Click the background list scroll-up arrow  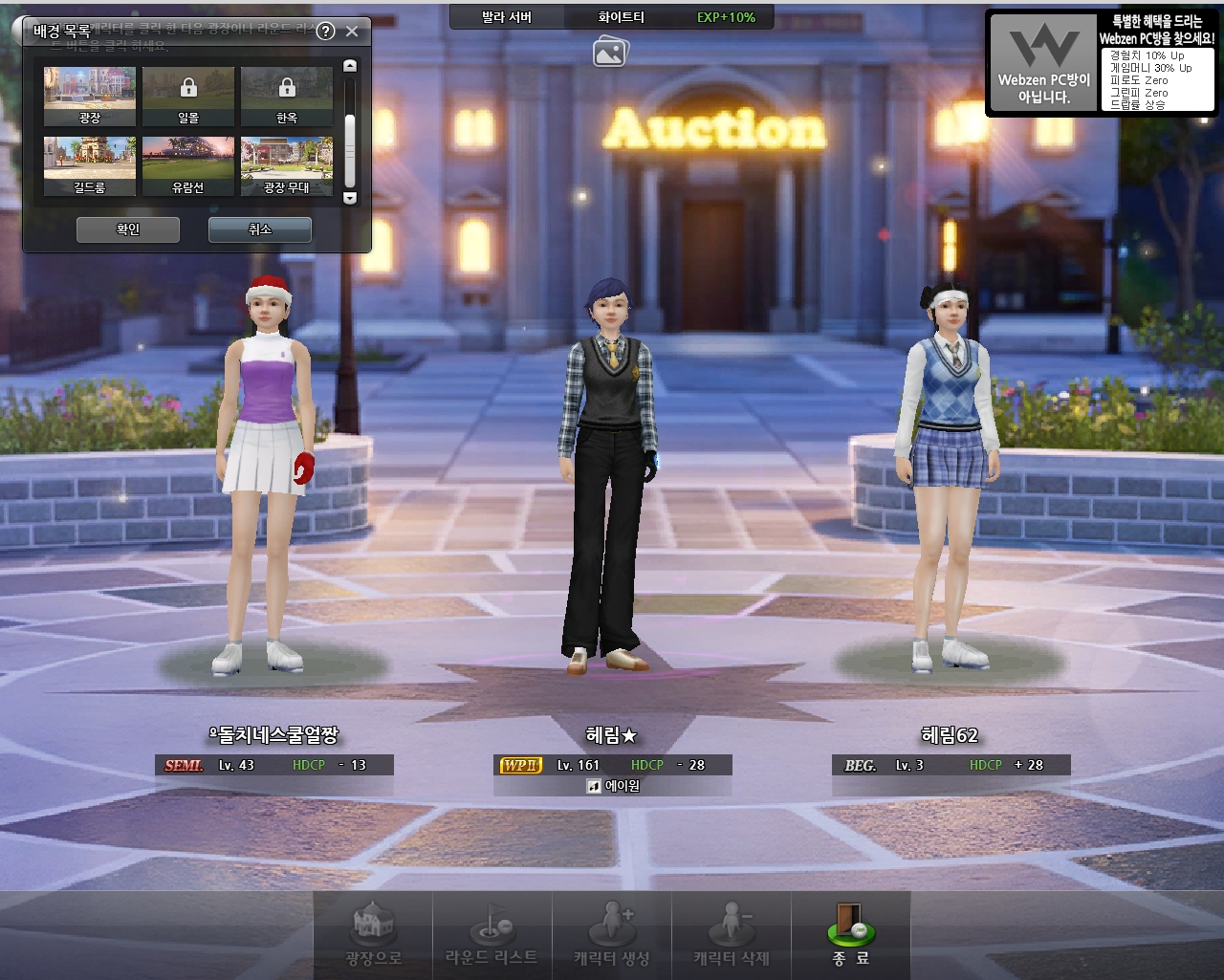350,66
